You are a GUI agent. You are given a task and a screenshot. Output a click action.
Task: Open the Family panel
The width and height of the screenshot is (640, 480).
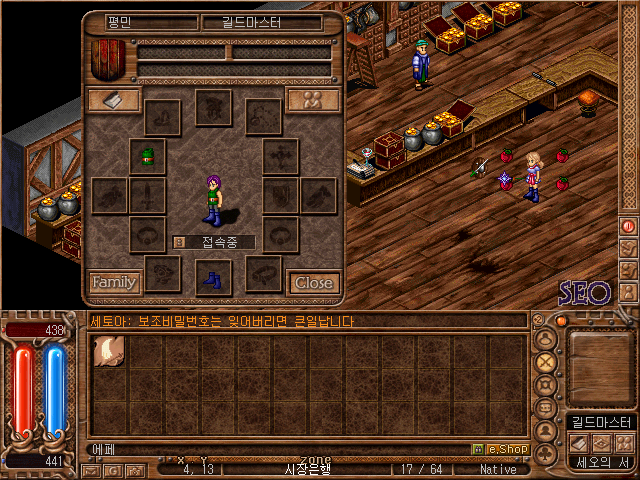tap(114, 283)
